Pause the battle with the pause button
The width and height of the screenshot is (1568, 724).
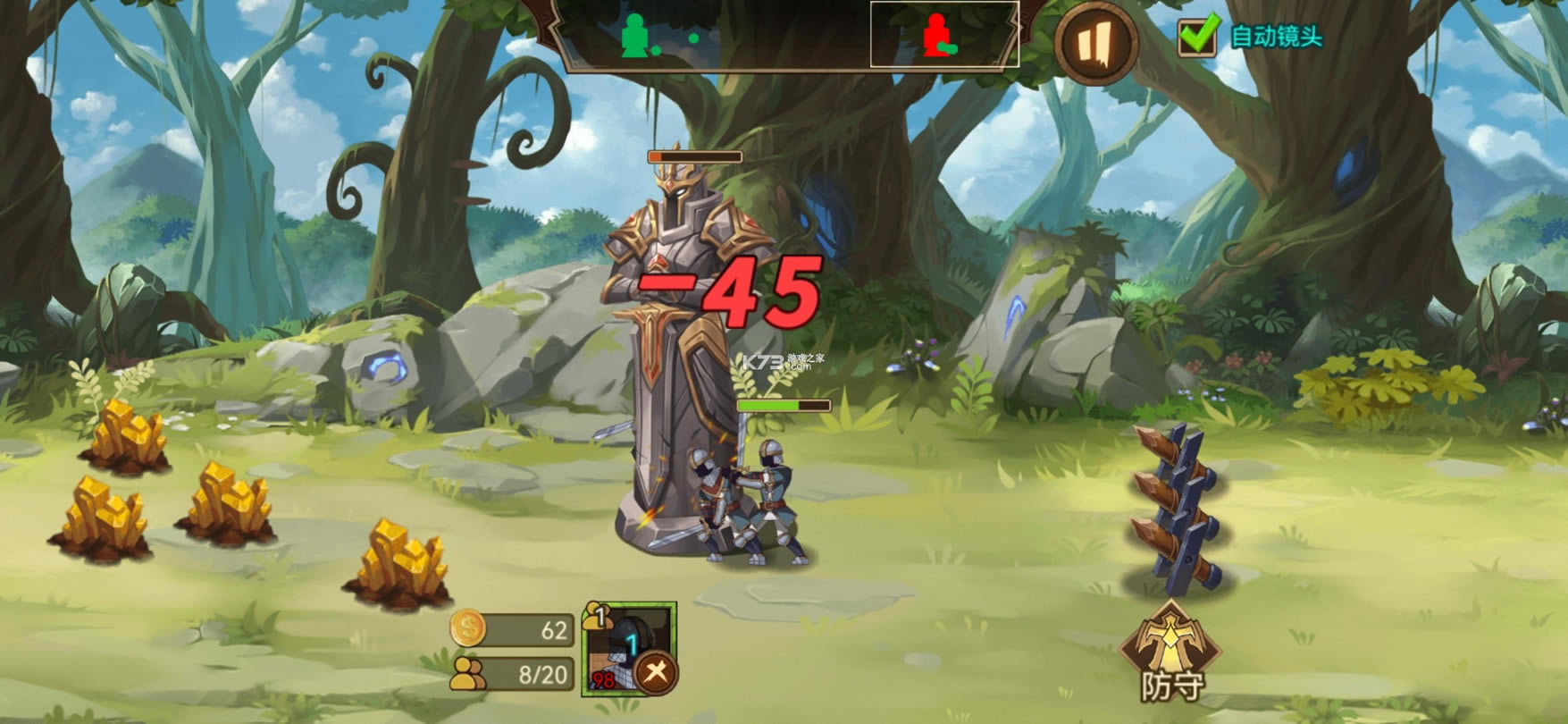point(1095,42)
